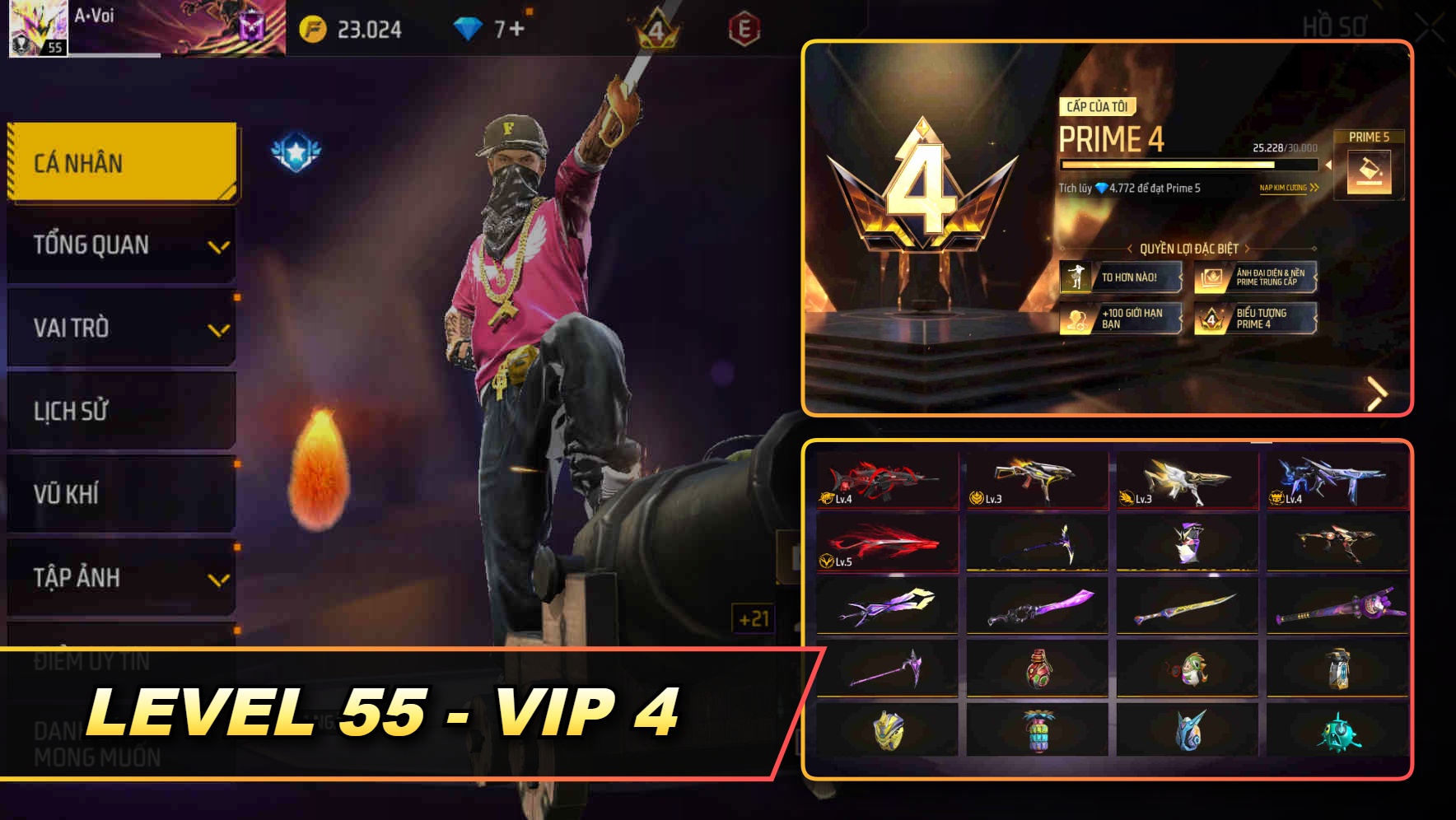The height and width of the screenshot is (820, 1456).
Task: Expand the TỔNG QUAN section
Action: 121,245
